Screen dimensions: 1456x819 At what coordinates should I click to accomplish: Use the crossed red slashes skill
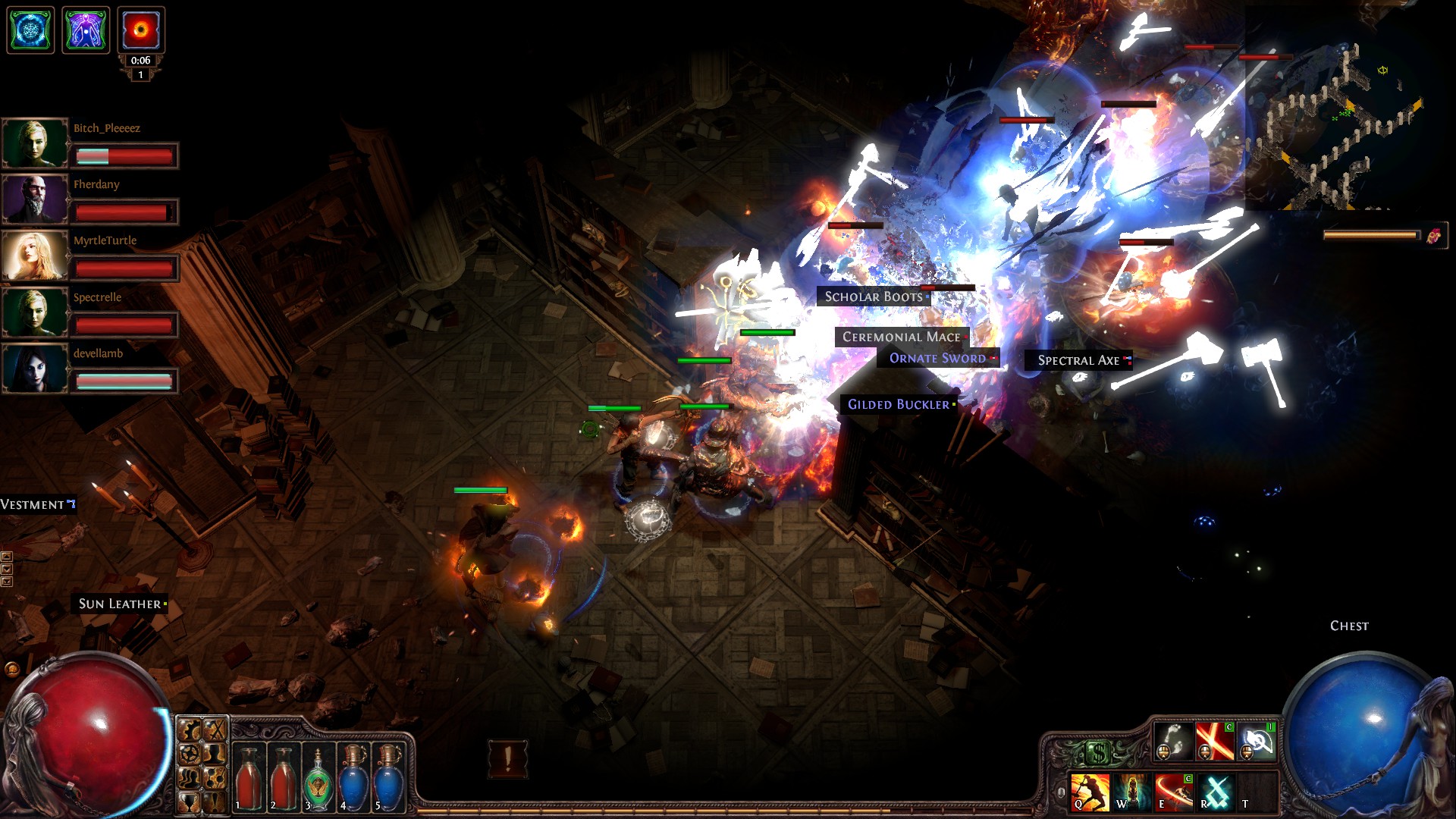point(1214,741)
